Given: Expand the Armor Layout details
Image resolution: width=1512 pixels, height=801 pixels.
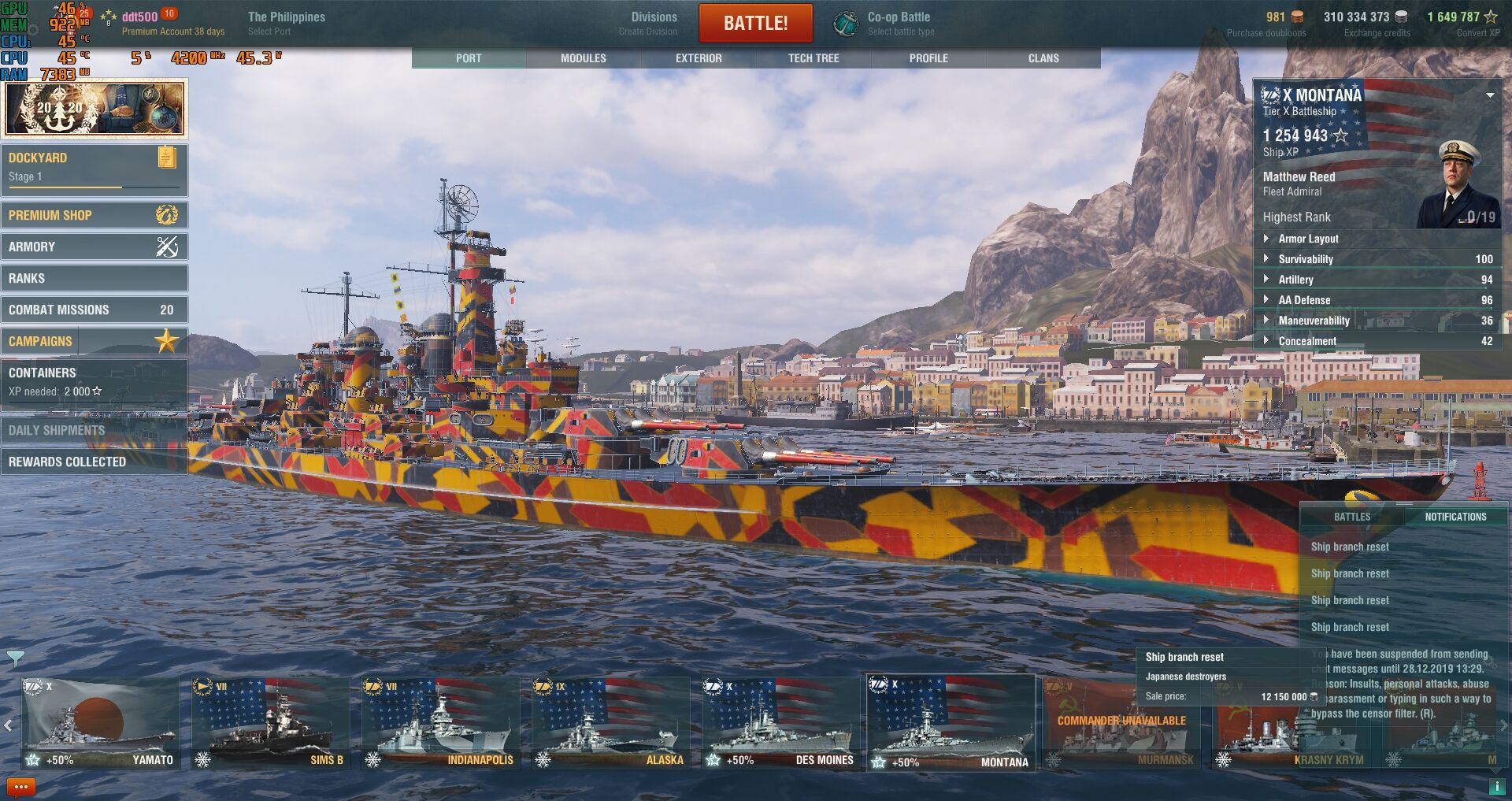Looking at the screenshot, I should [1308, 239].
